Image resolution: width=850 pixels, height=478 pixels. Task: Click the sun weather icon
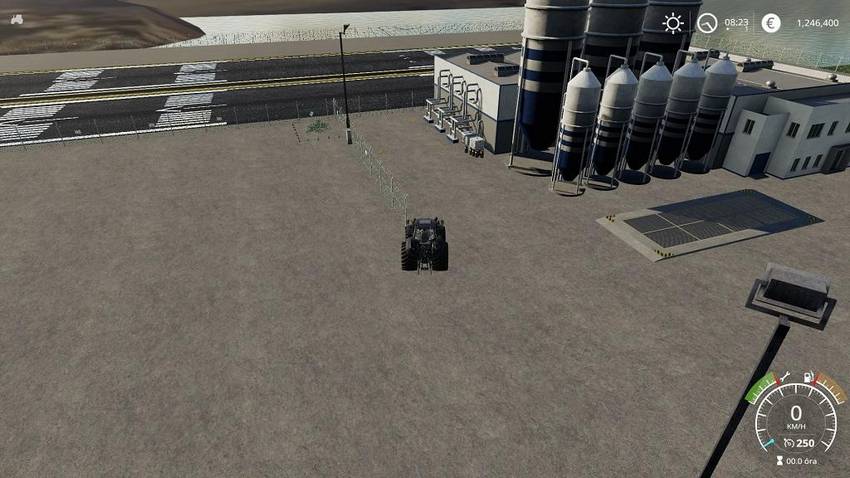[673, 23]
